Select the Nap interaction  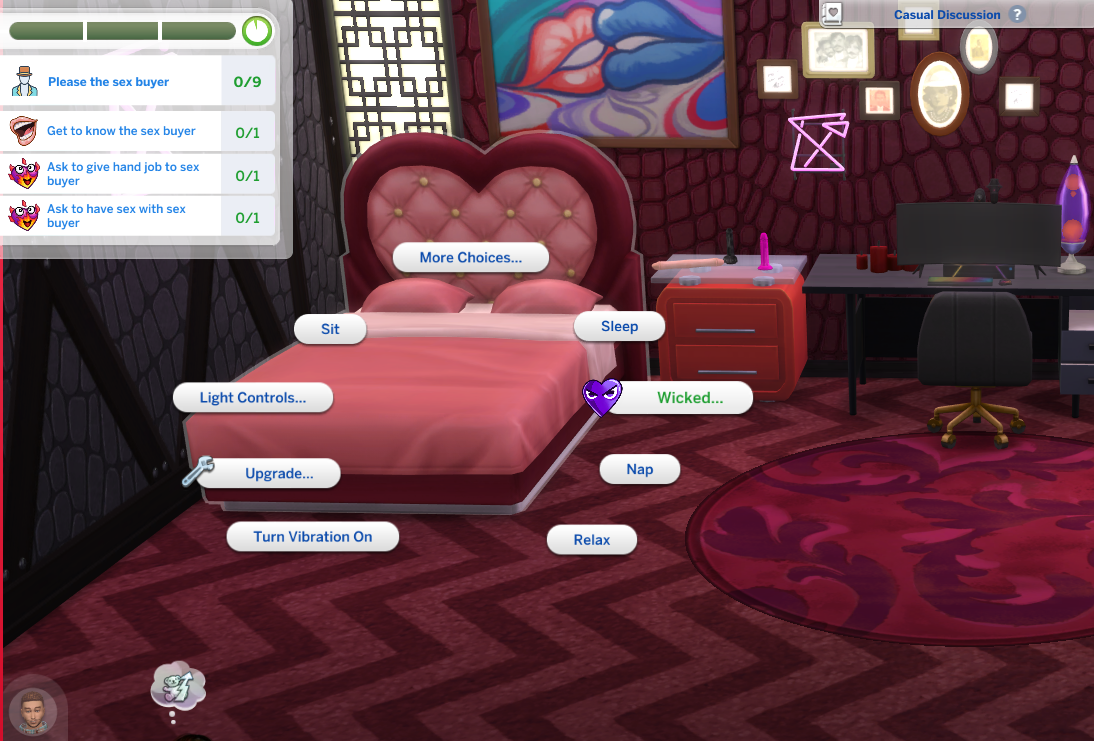pyautogui.click(x=639, y=469)
